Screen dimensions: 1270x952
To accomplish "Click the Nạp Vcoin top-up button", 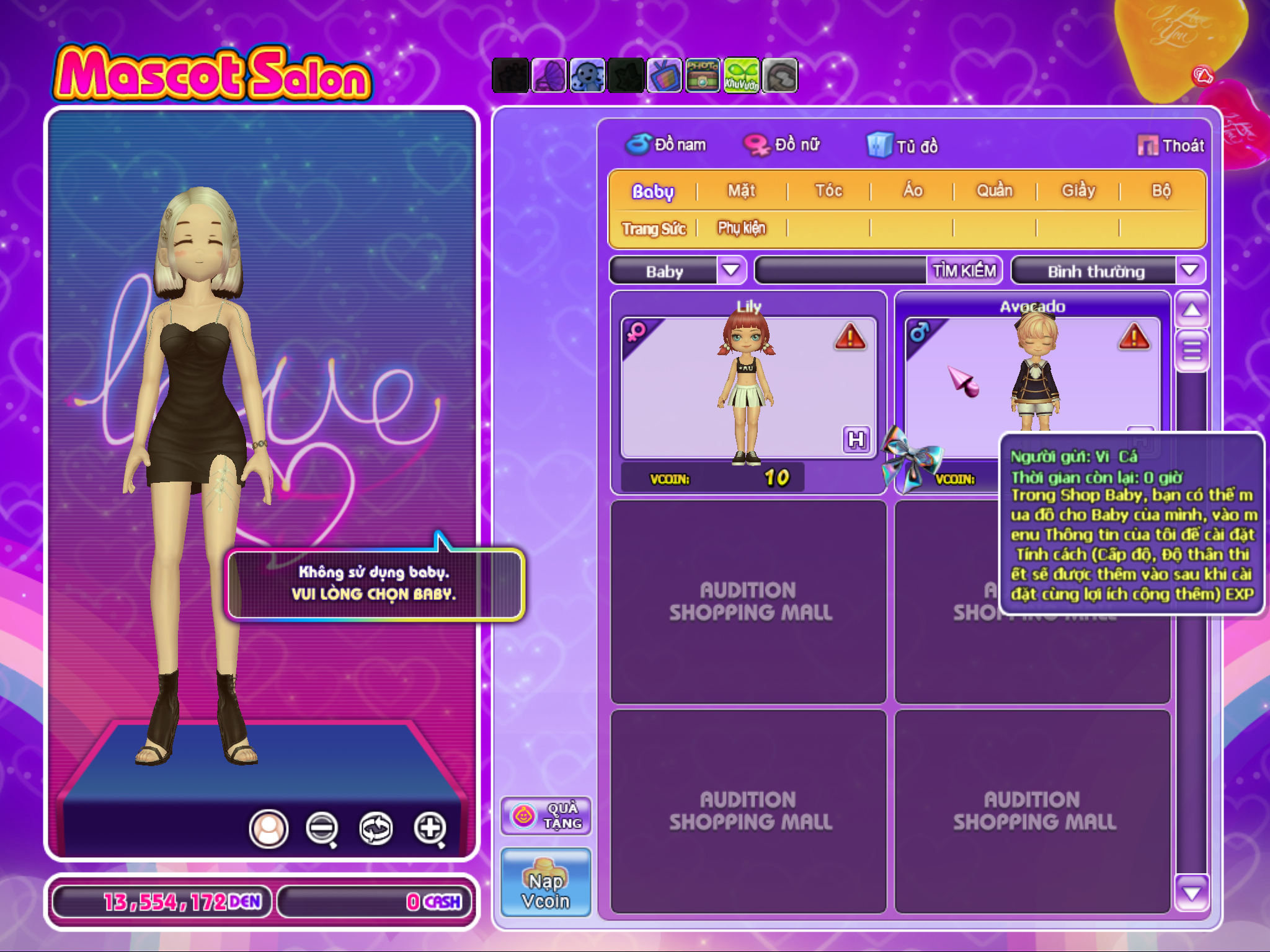I will tap(546, 883).
